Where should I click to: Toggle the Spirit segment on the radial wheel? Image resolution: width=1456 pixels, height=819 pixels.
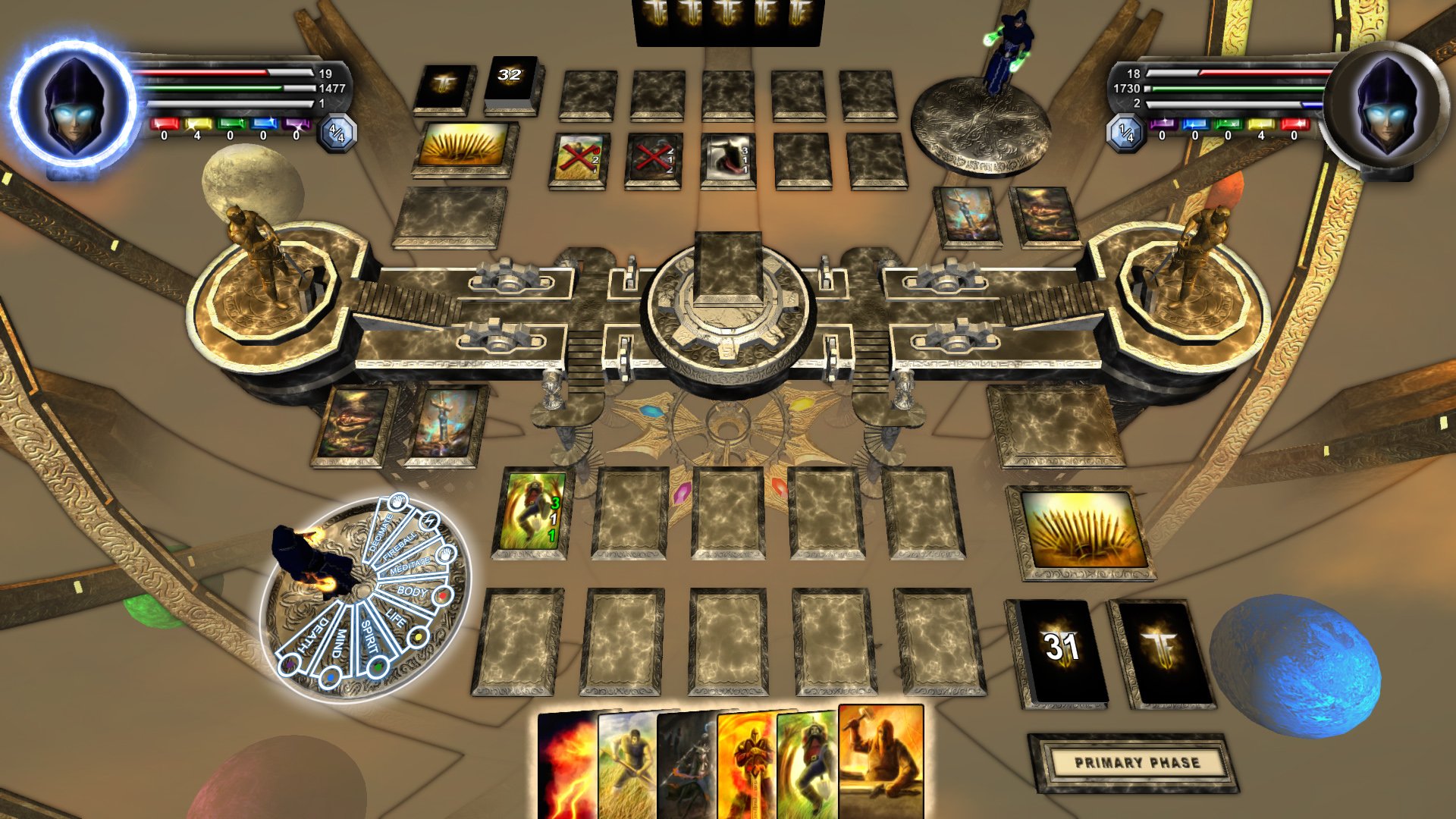(369, 636)
